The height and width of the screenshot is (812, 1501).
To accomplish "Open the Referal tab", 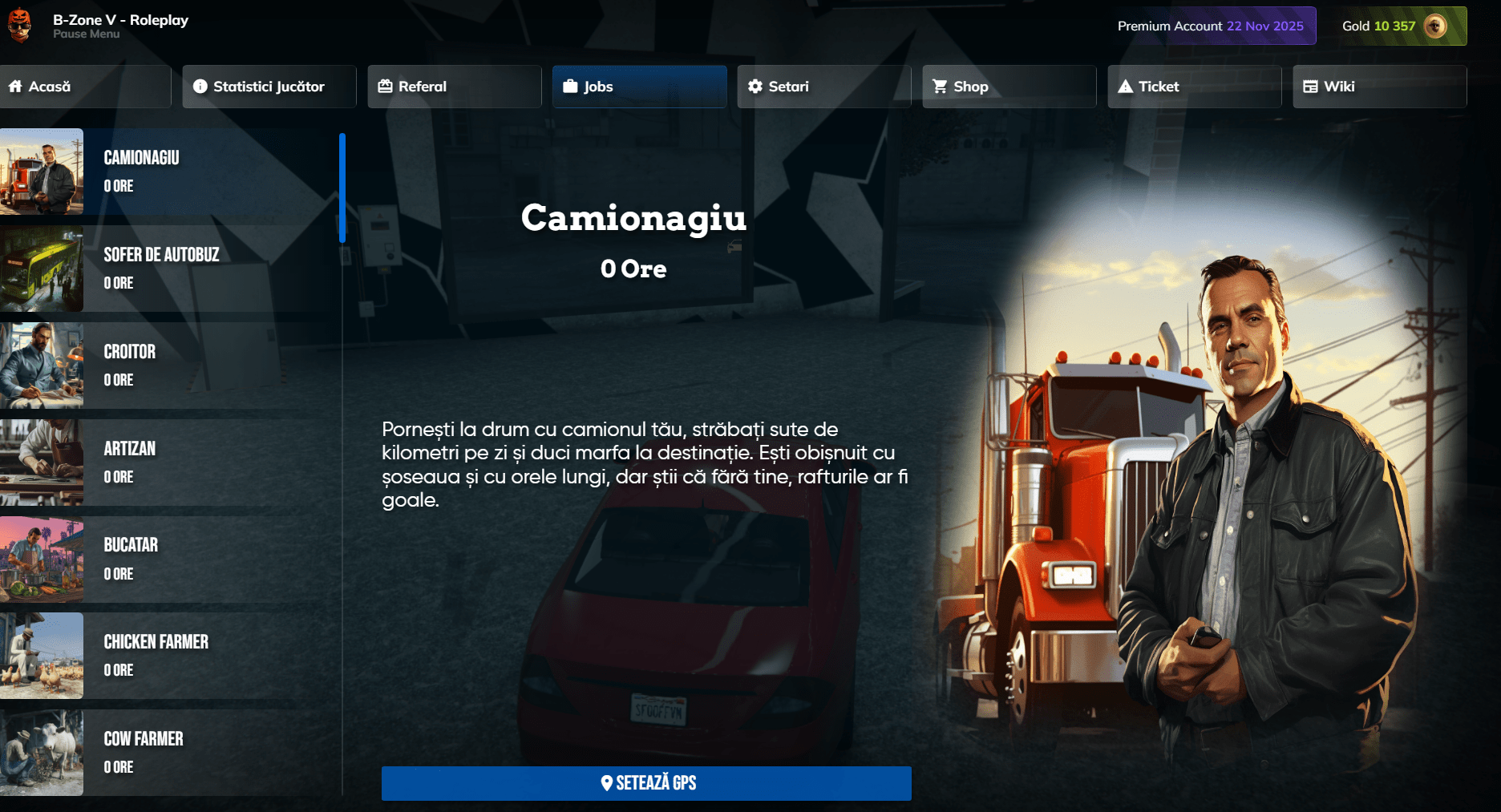I will point(454,87).
